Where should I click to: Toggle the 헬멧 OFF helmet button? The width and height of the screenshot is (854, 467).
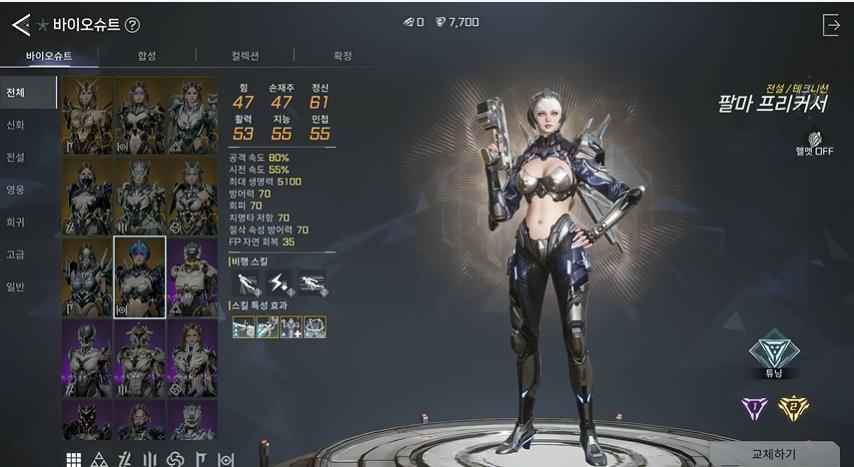click(x=820, y=143)
